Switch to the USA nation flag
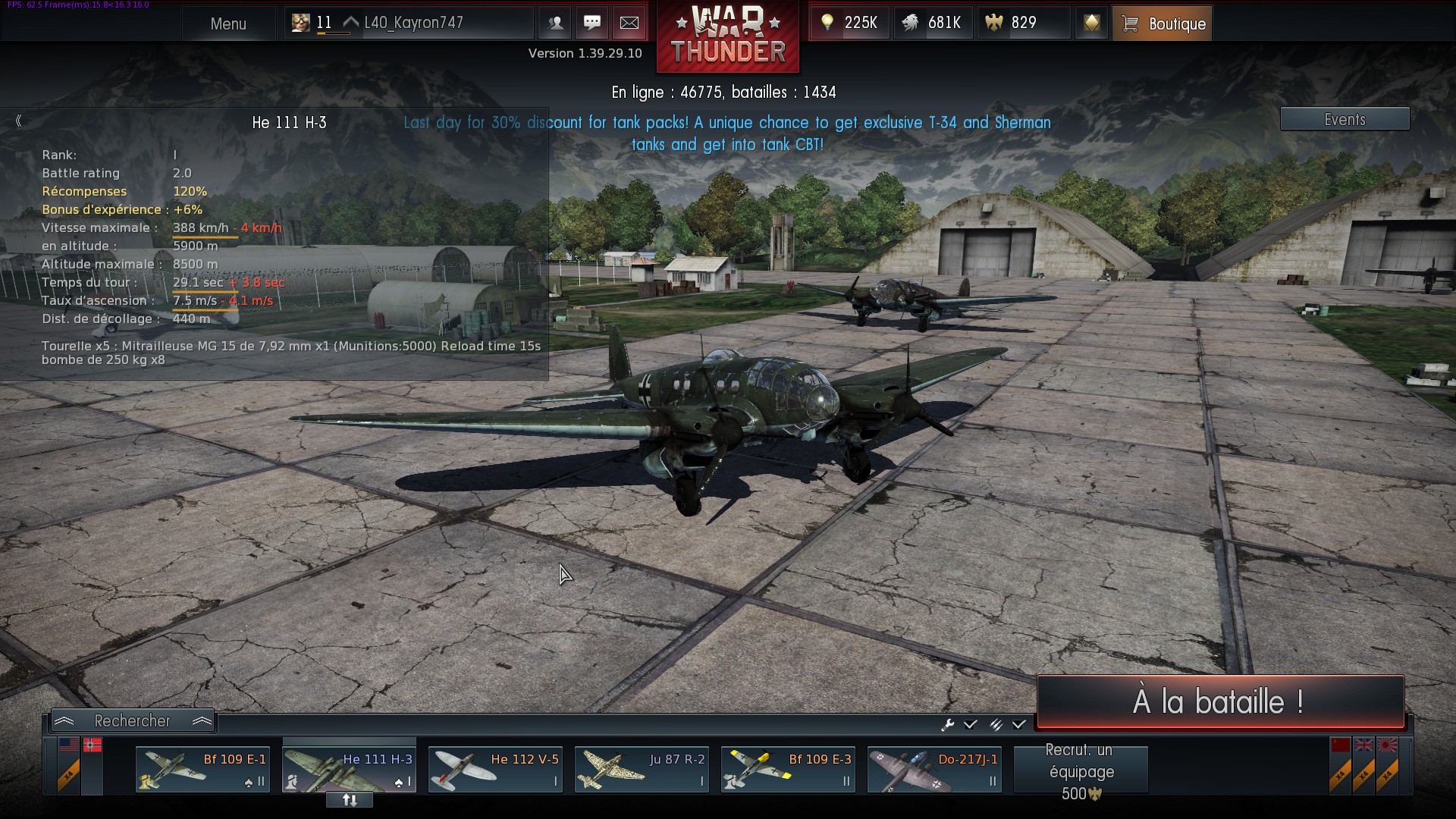 tap(69, 745)
